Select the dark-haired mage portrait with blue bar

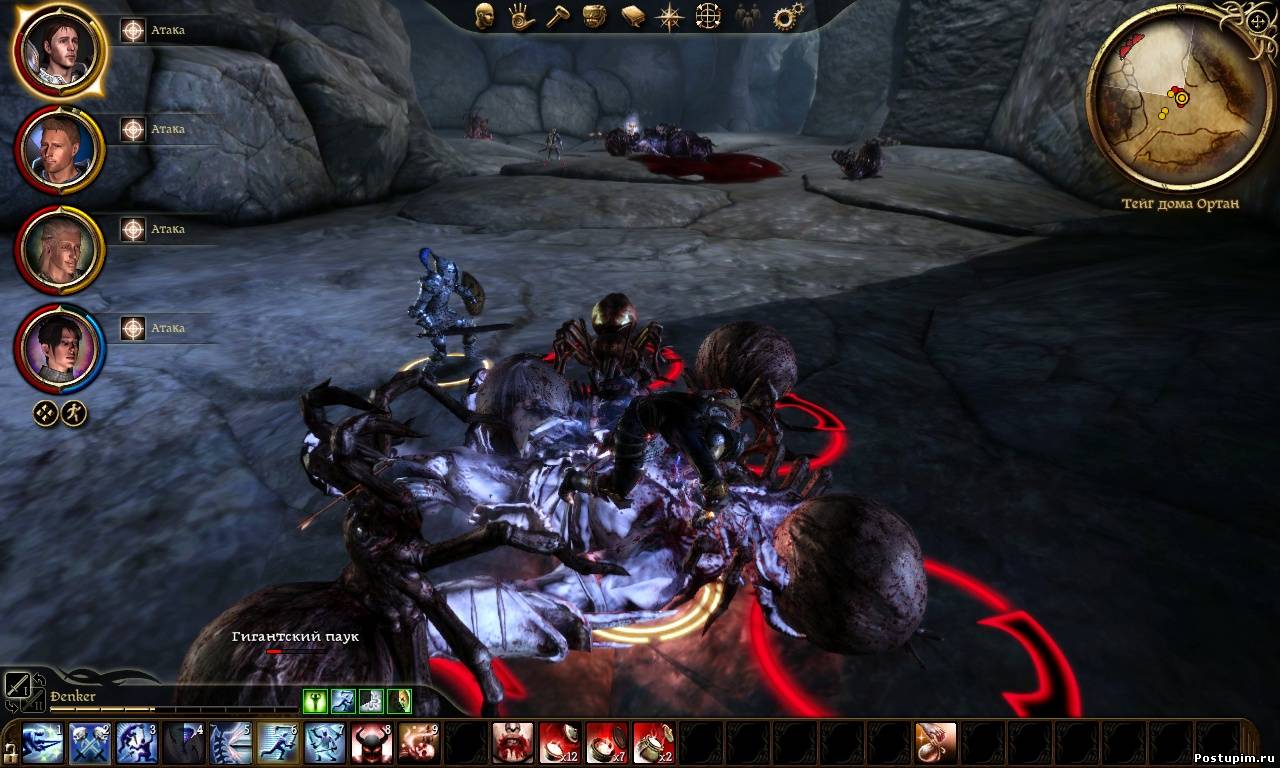click(60, 348)
